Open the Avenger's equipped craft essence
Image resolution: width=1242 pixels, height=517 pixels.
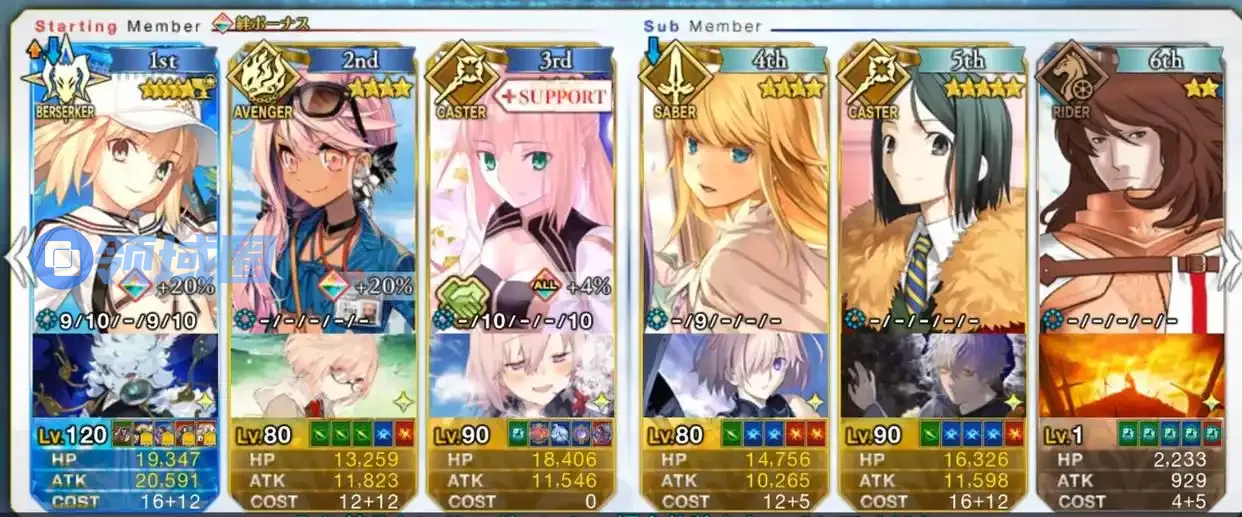coord(322,375)
